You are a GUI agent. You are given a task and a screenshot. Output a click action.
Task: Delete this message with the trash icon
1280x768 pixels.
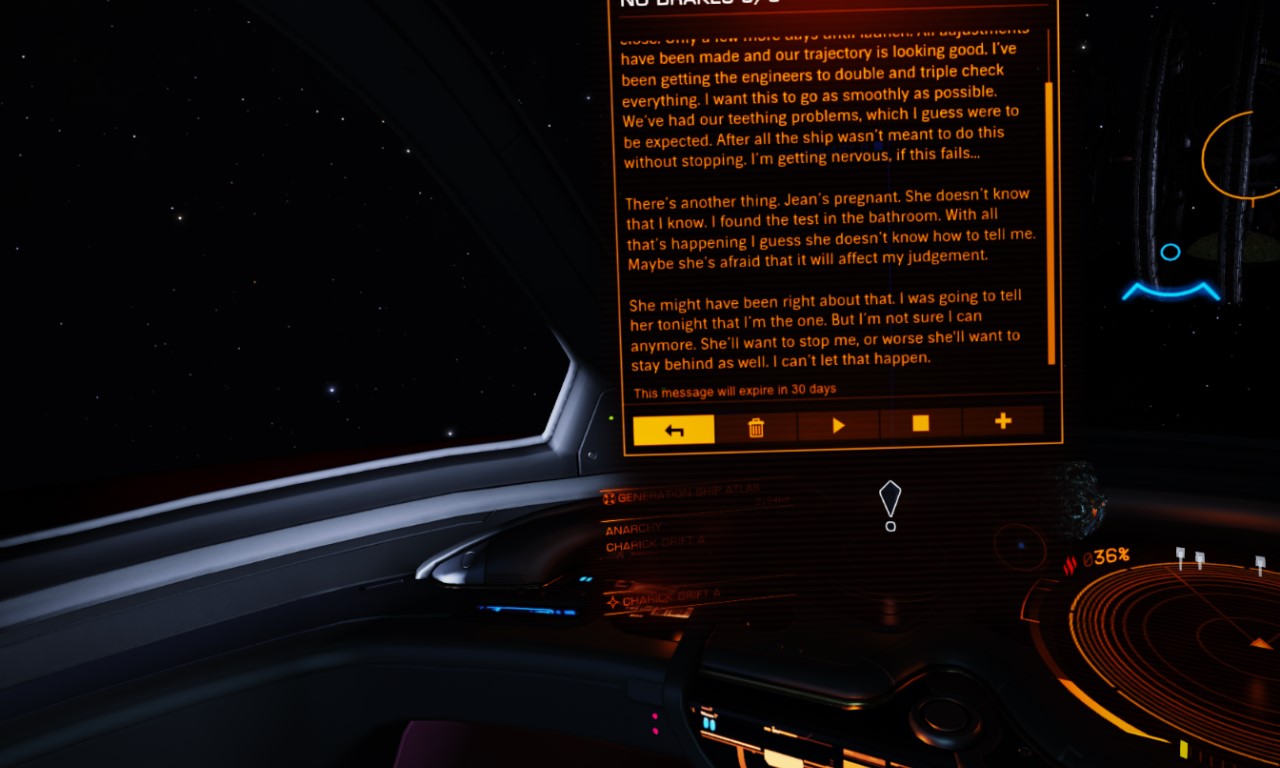pyautogui.click(x=756, y=427)
